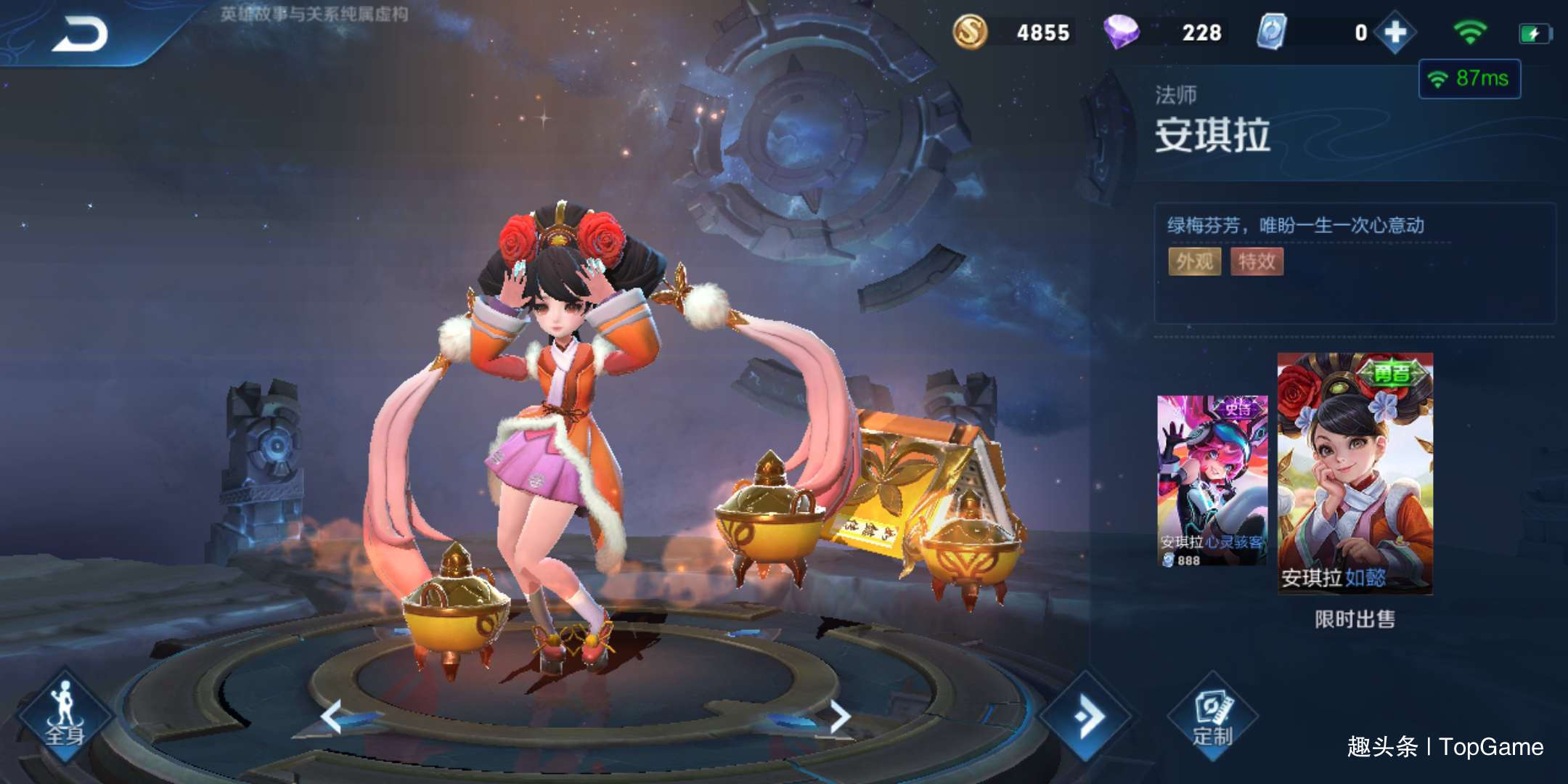
Task: Rotate to next skin with right arrow
Action: (x=839, y=716)
